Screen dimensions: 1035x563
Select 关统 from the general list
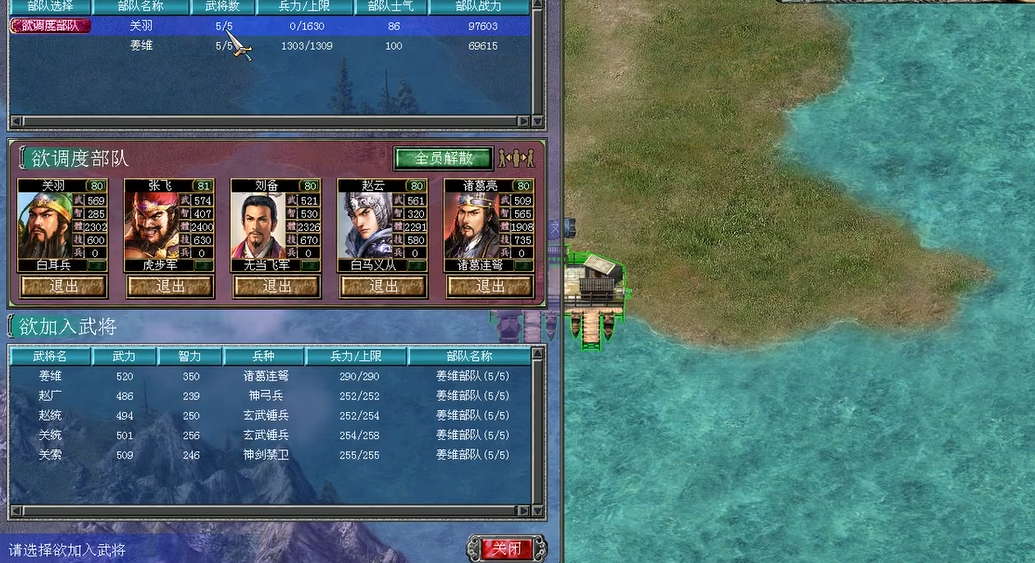51,435
